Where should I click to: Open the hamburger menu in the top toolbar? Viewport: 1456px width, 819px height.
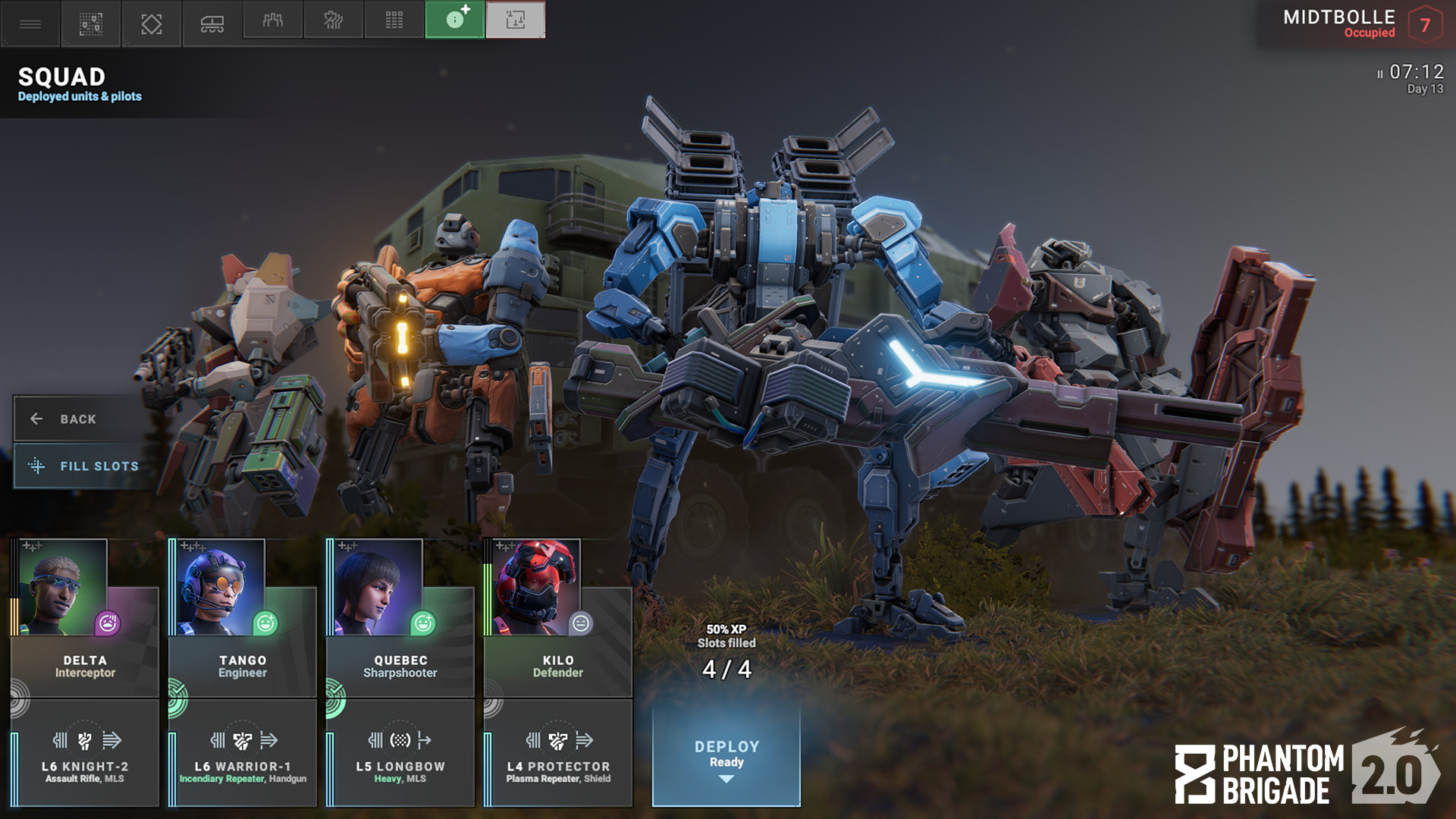pyautogui.click(x=29, y=23)
